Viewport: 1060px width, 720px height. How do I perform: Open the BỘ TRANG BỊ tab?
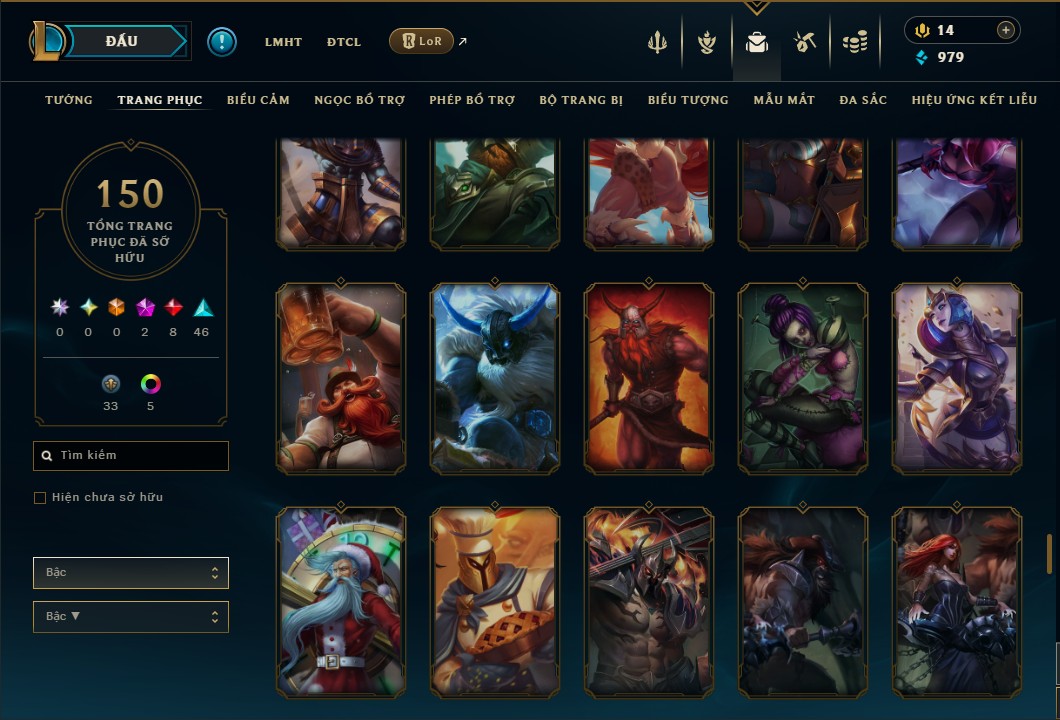pyautogui.click(x=581, y=100)
